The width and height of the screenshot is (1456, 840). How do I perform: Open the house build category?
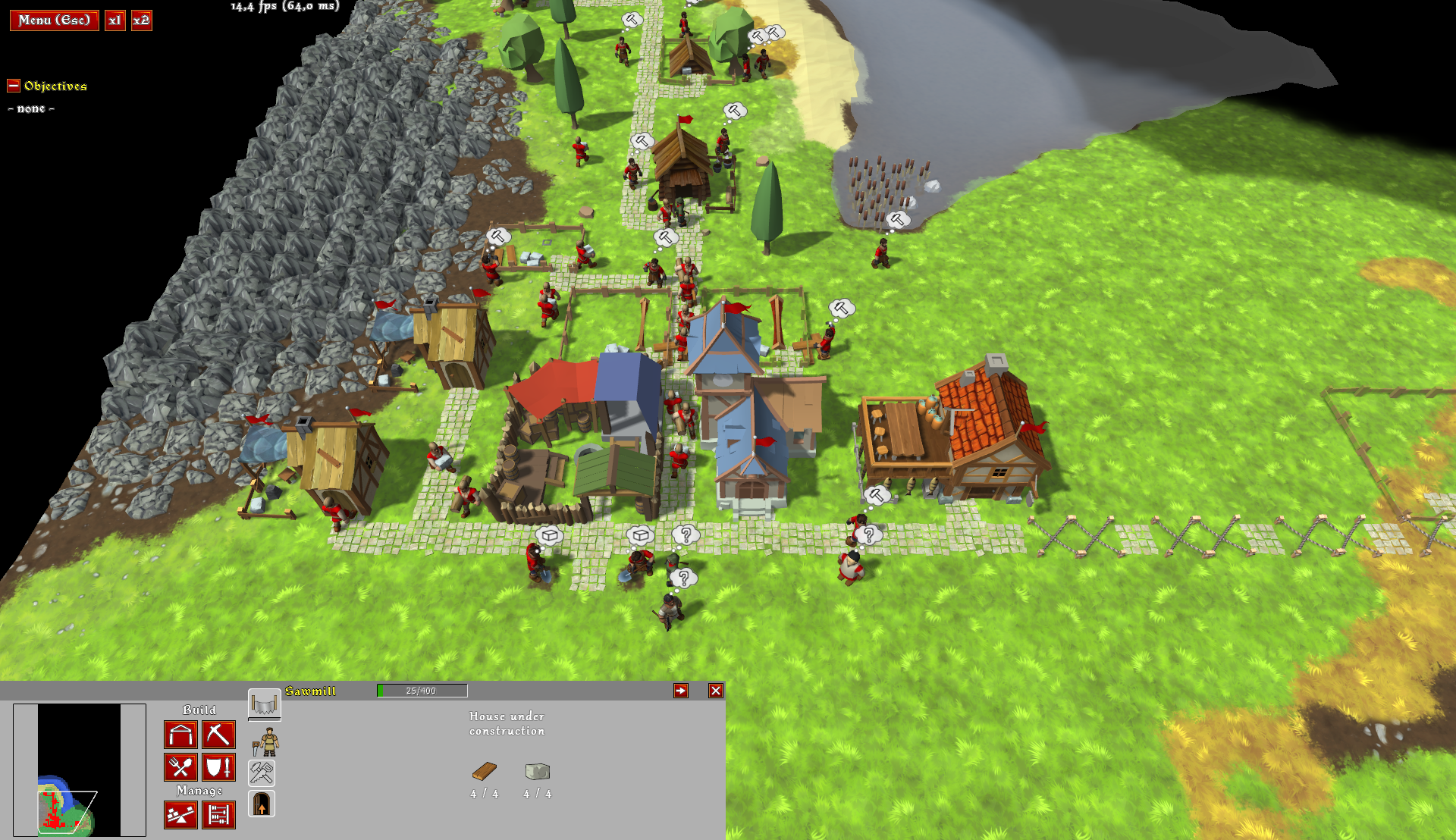(x=180, y=735)
